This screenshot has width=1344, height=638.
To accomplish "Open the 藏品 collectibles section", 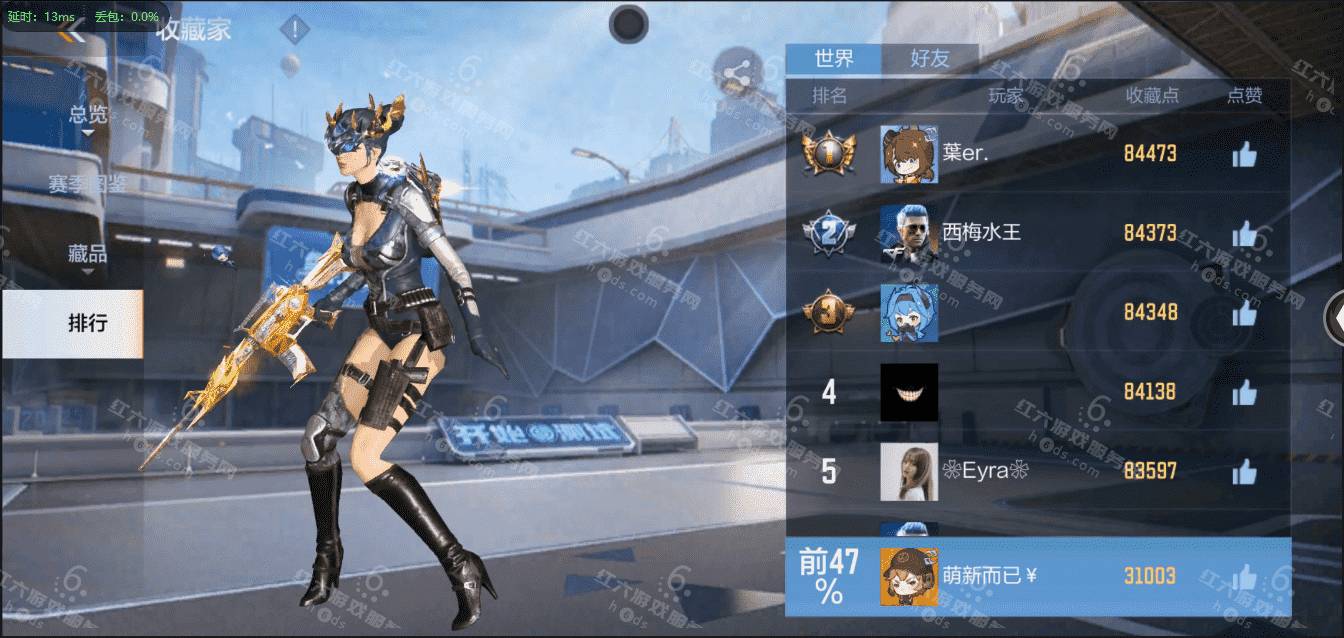I will 88,254.
